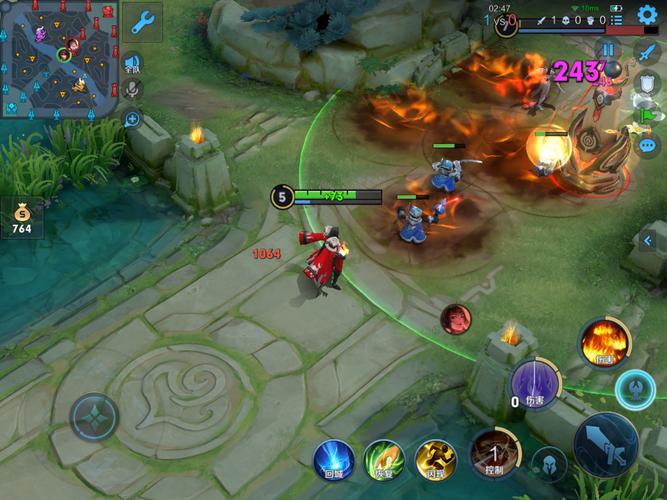Tap the sword basic attack button
The width and height of the screenshot is (667, 500).
click(x=606, y=443)
